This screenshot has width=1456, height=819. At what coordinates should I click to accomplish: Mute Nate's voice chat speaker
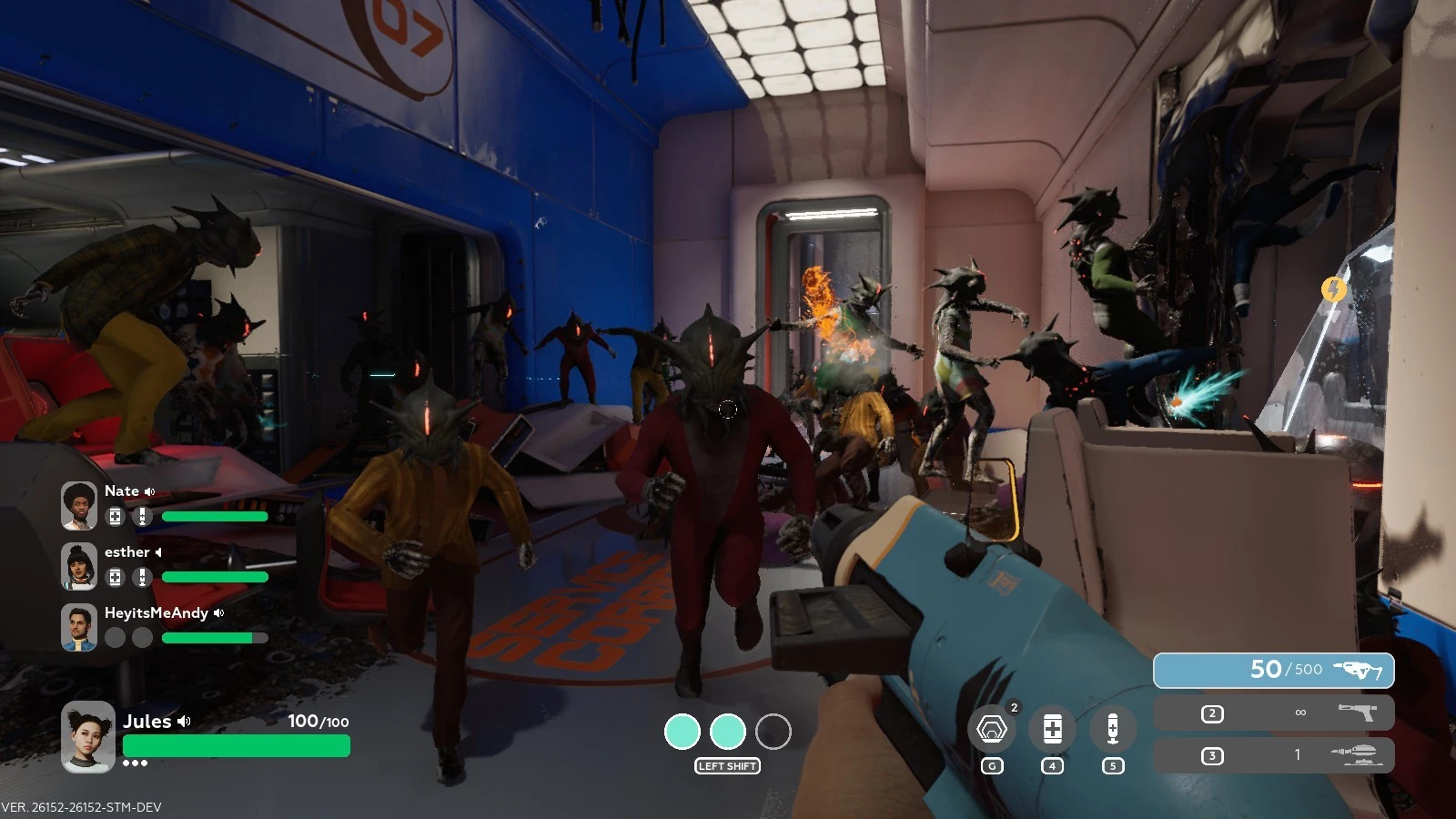coord(149,490)
